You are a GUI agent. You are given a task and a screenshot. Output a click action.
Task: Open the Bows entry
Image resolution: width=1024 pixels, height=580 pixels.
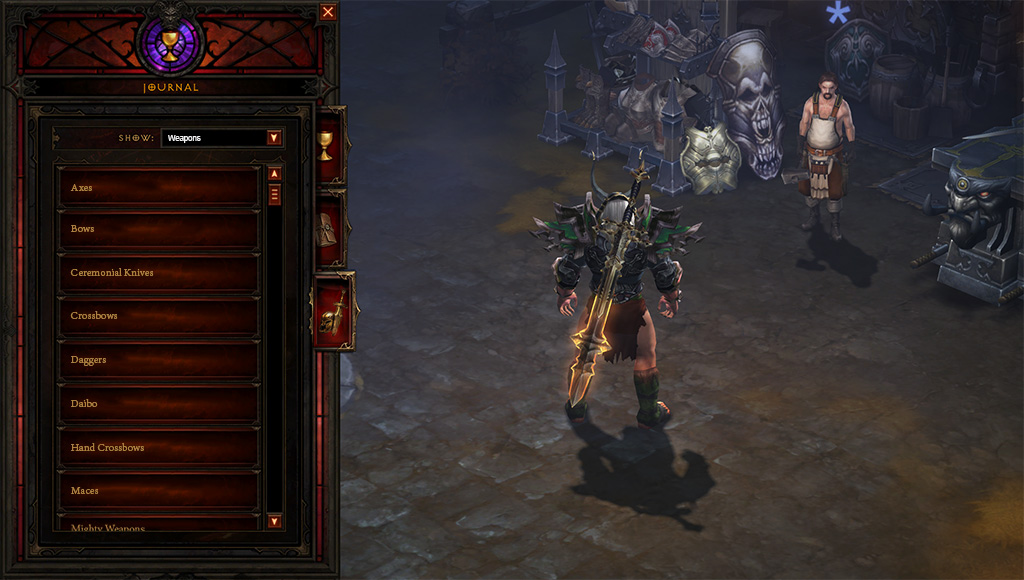(x=159, y=229)
